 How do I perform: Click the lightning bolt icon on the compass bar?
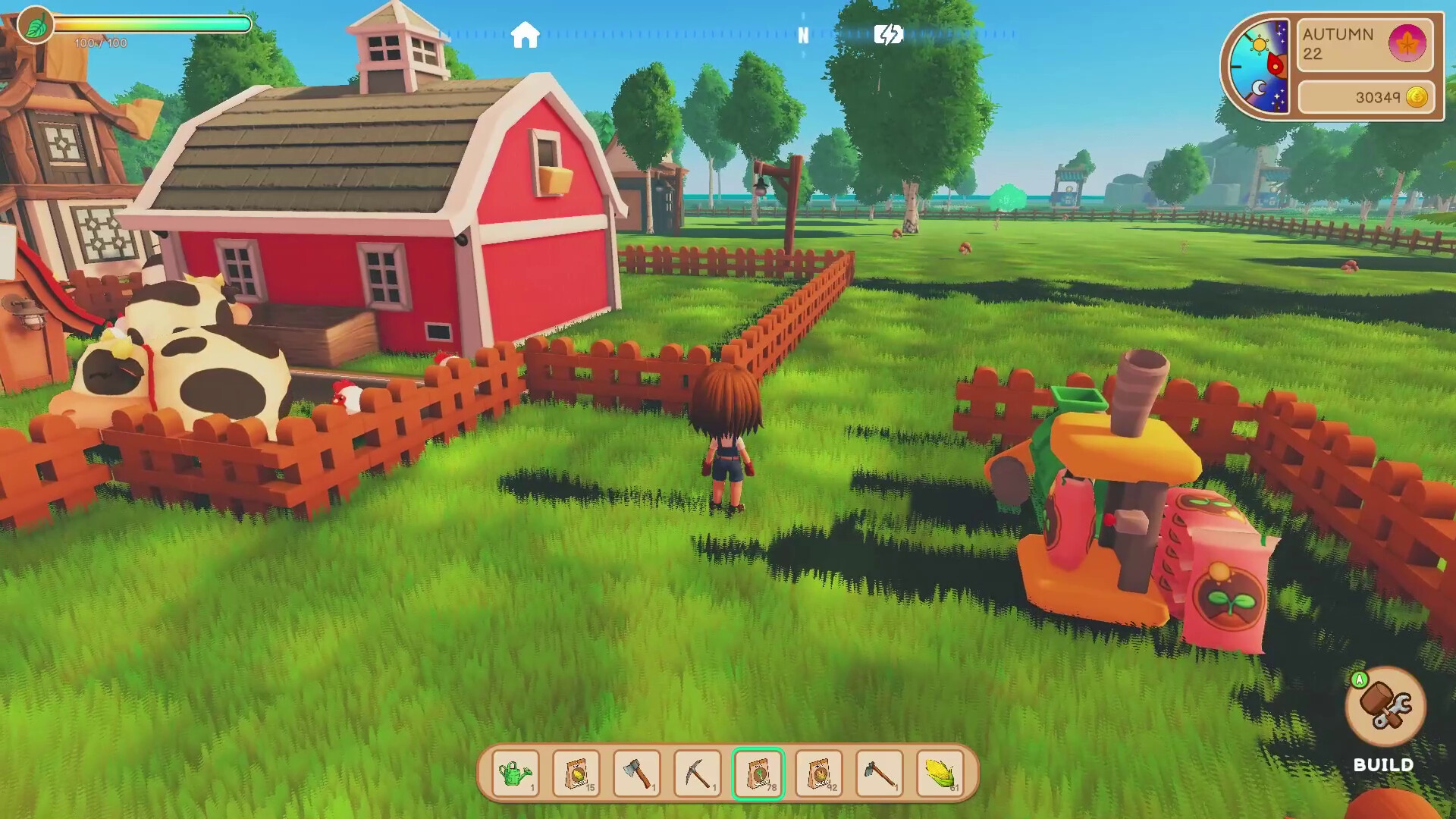click(x=891, y=33)
